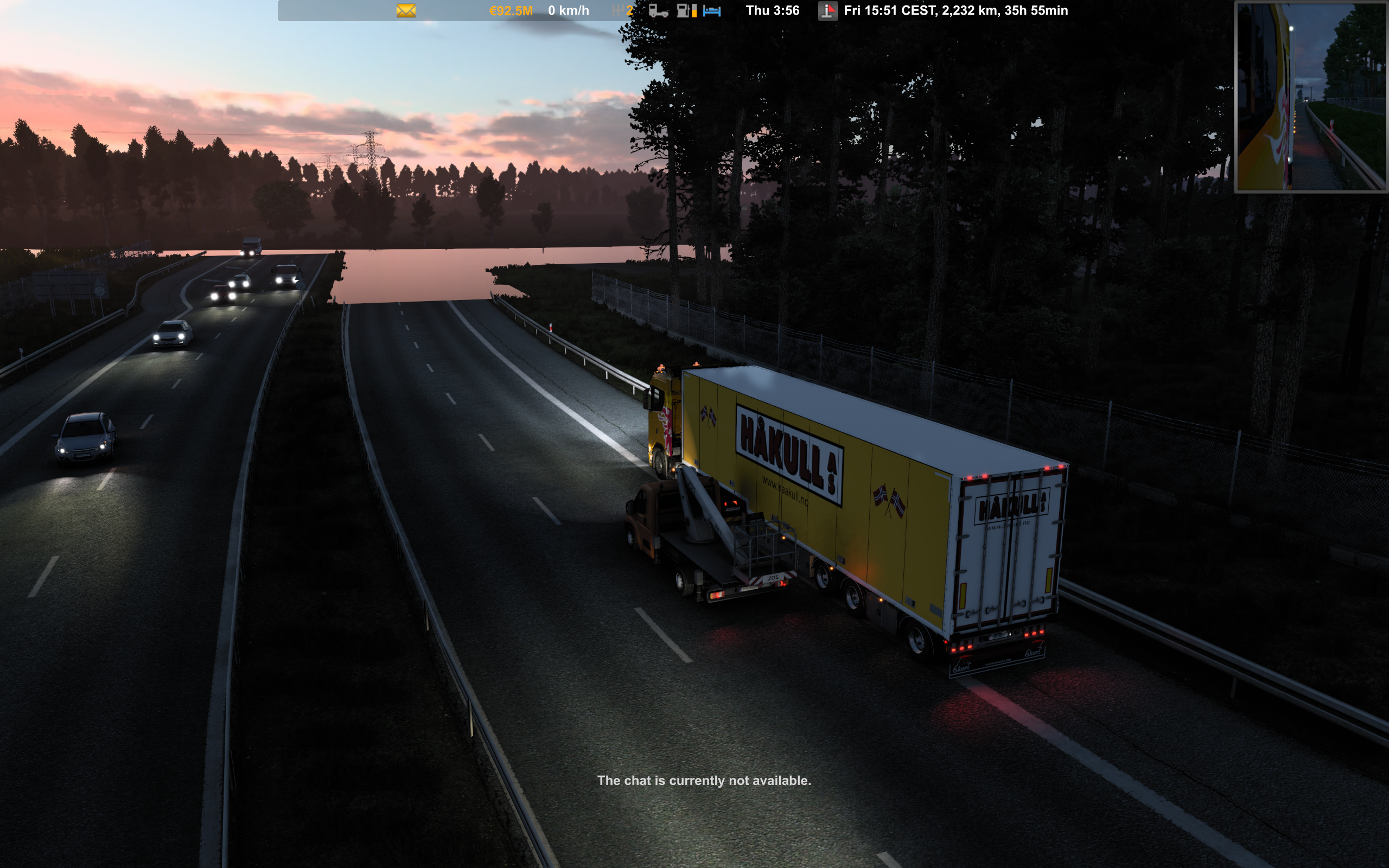Open the mail envelope icon
This screenshot has height=868, width=1389.
click(406, 11)
